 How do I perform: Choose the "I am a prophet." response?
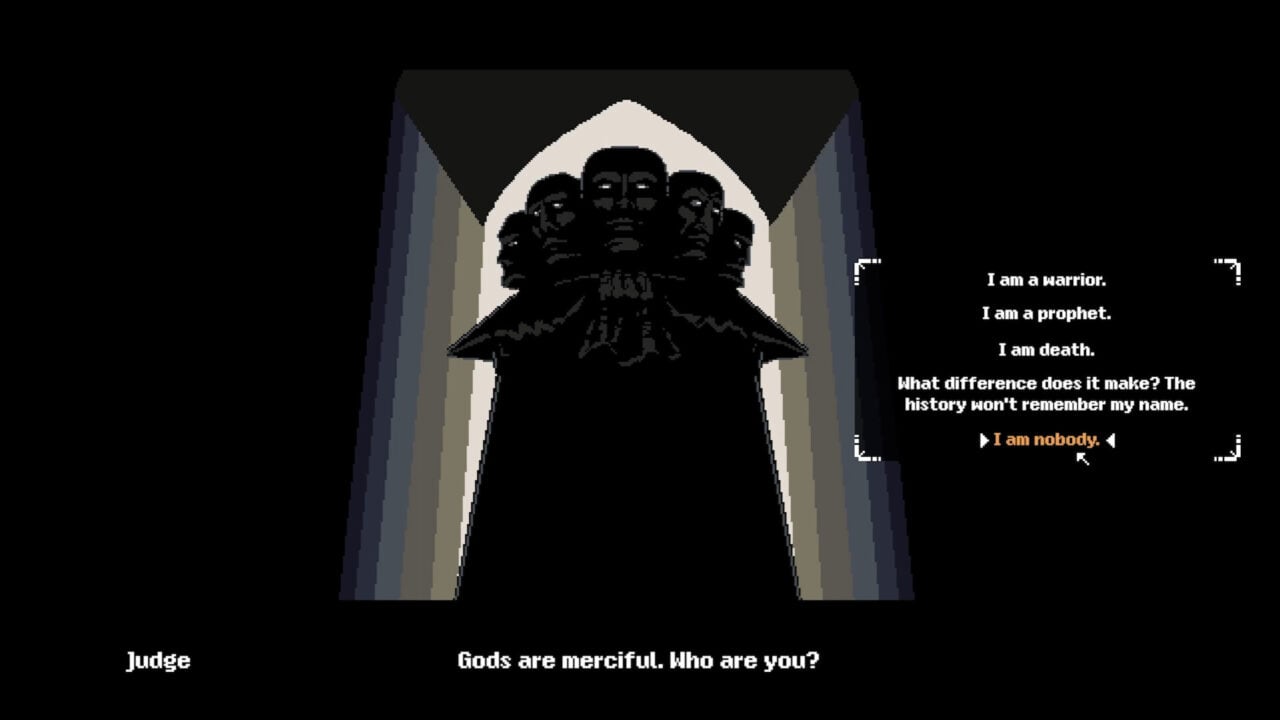pos(1044,313)
